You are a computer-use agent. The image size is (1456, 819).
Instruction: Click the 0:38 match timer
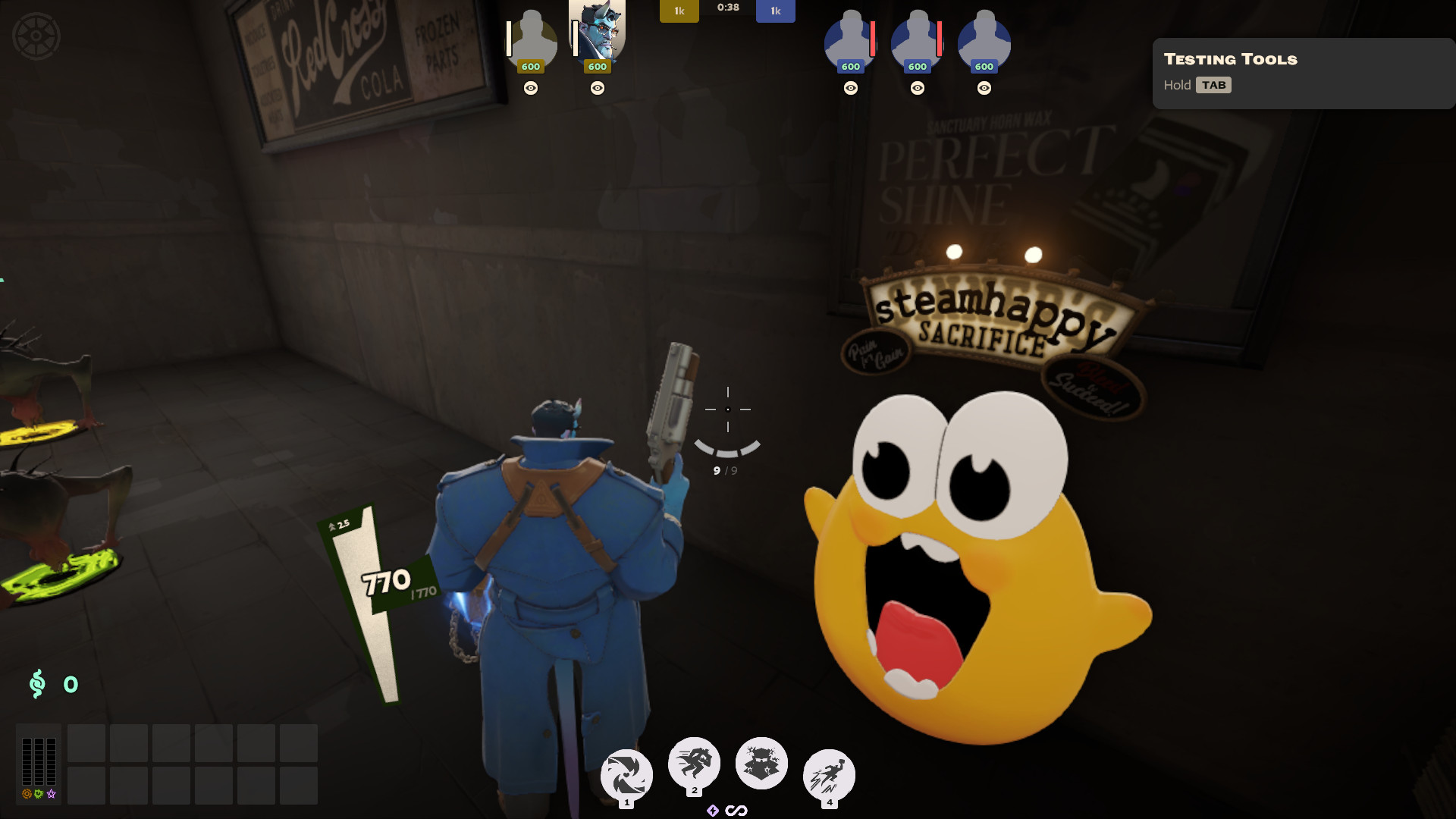coord(726,10)
